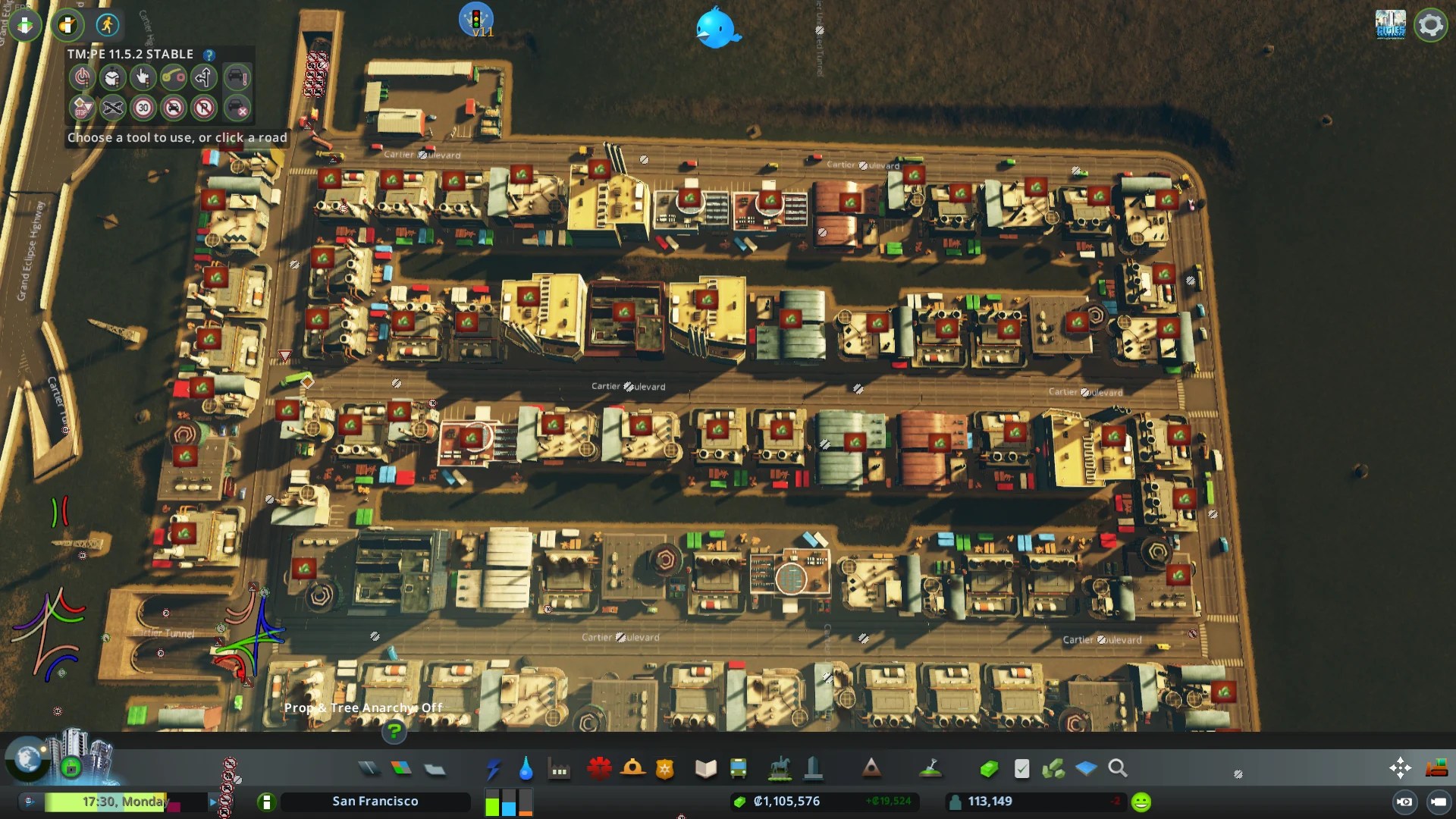Open the speed limits tool
The image size is (1456, 819).
coord(143,108)
